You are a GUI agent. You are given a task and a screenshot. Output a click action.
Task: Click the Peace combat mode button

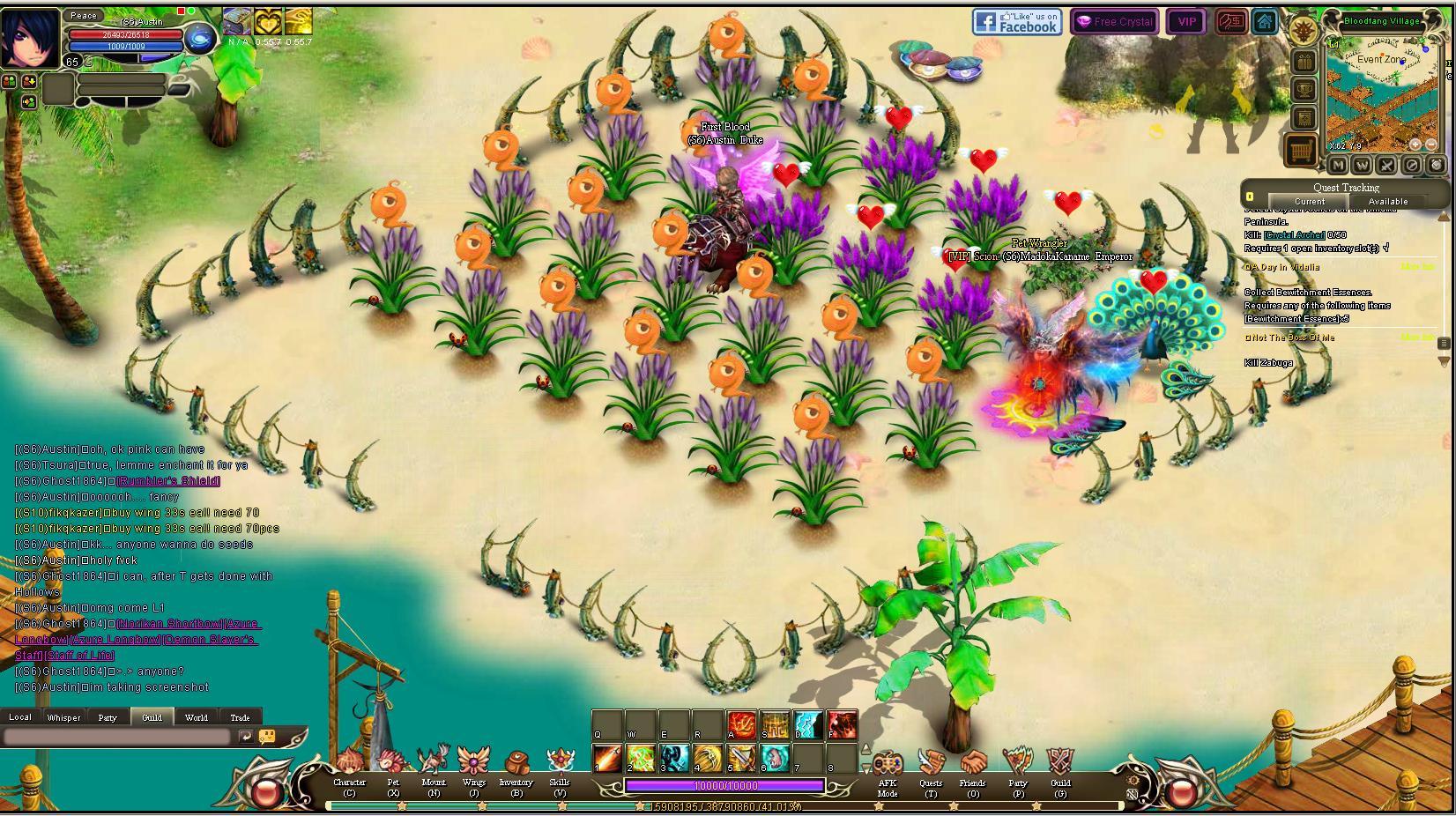point(84,16)
